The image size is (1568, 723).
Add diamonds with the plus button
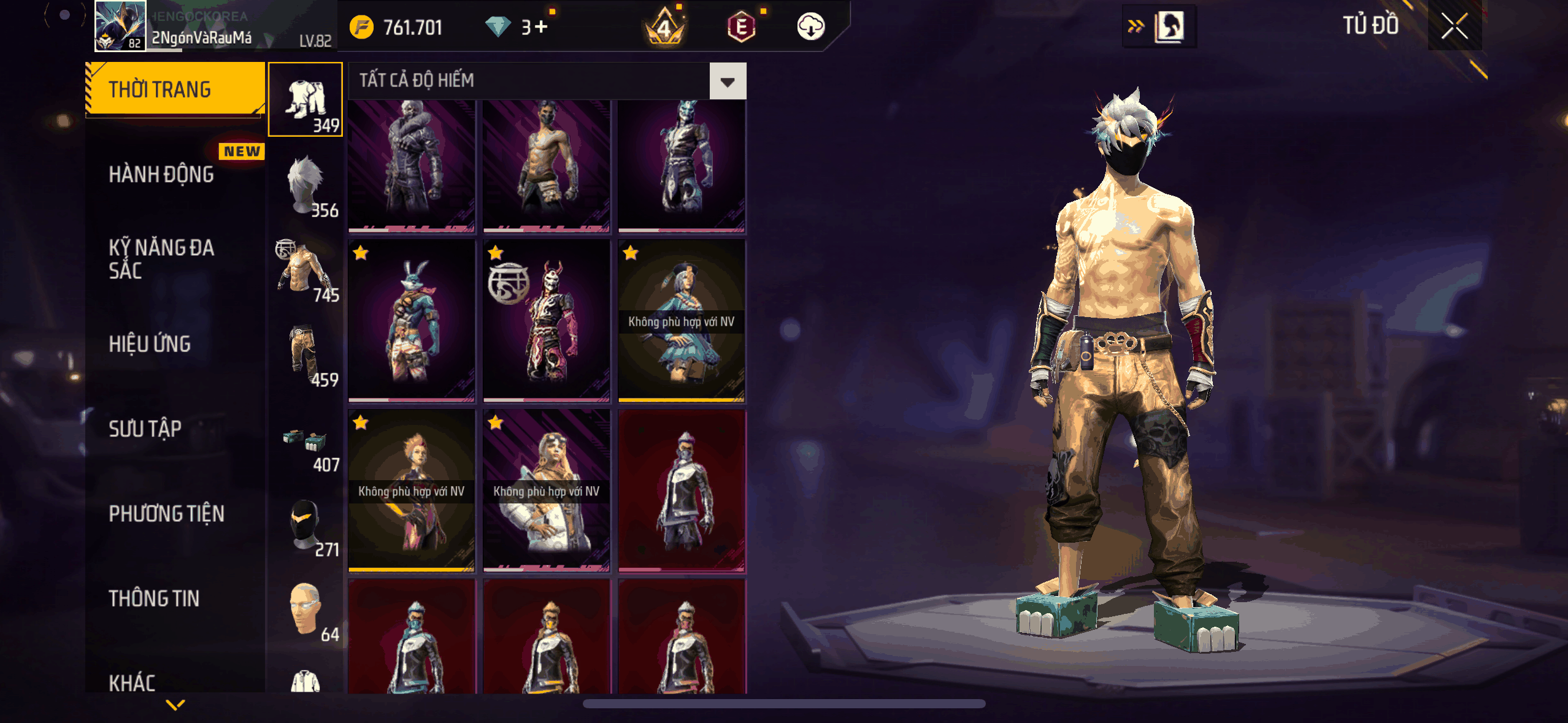(541, 27)
